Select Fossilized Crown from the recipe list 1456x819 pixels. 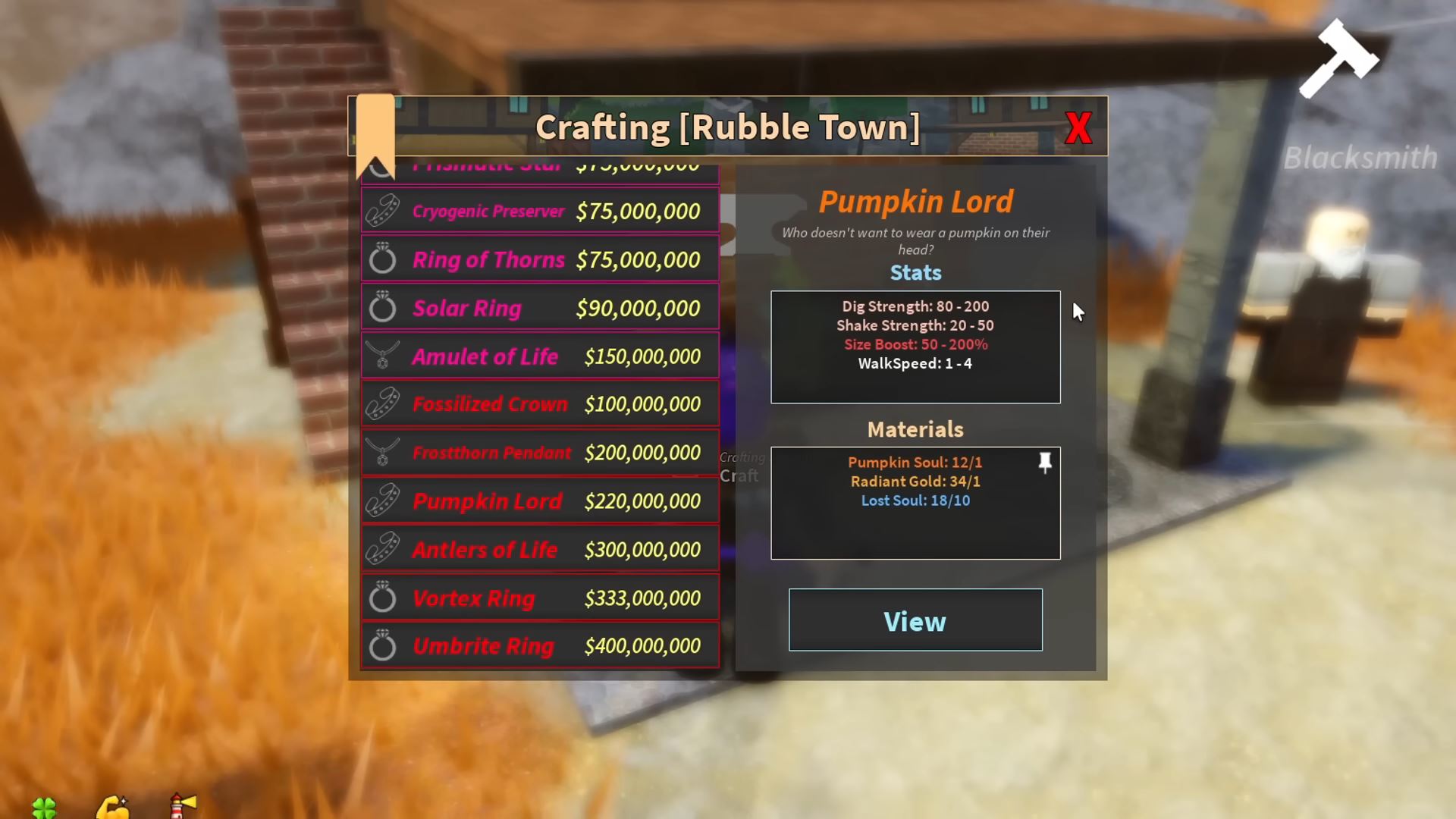tap(540, 404)
